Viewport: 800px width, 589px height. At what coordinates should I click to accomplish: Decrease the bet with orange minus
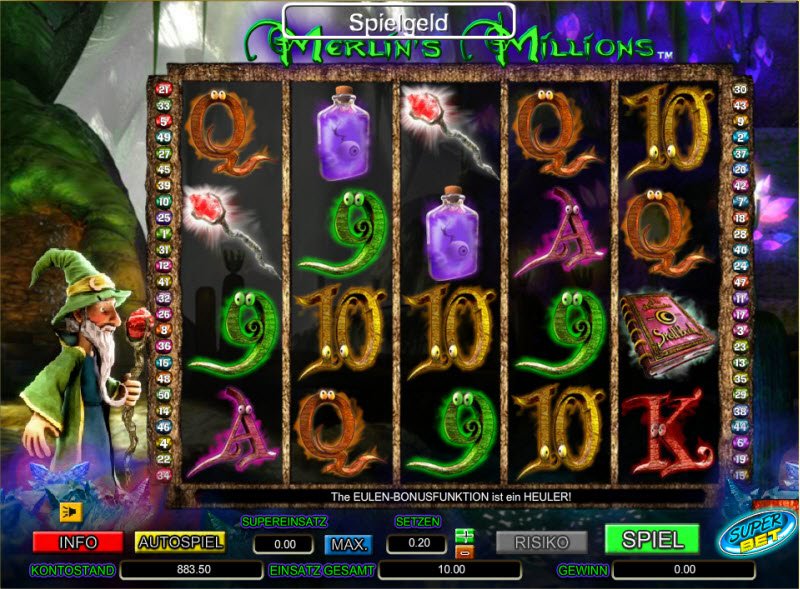point(463,551)
